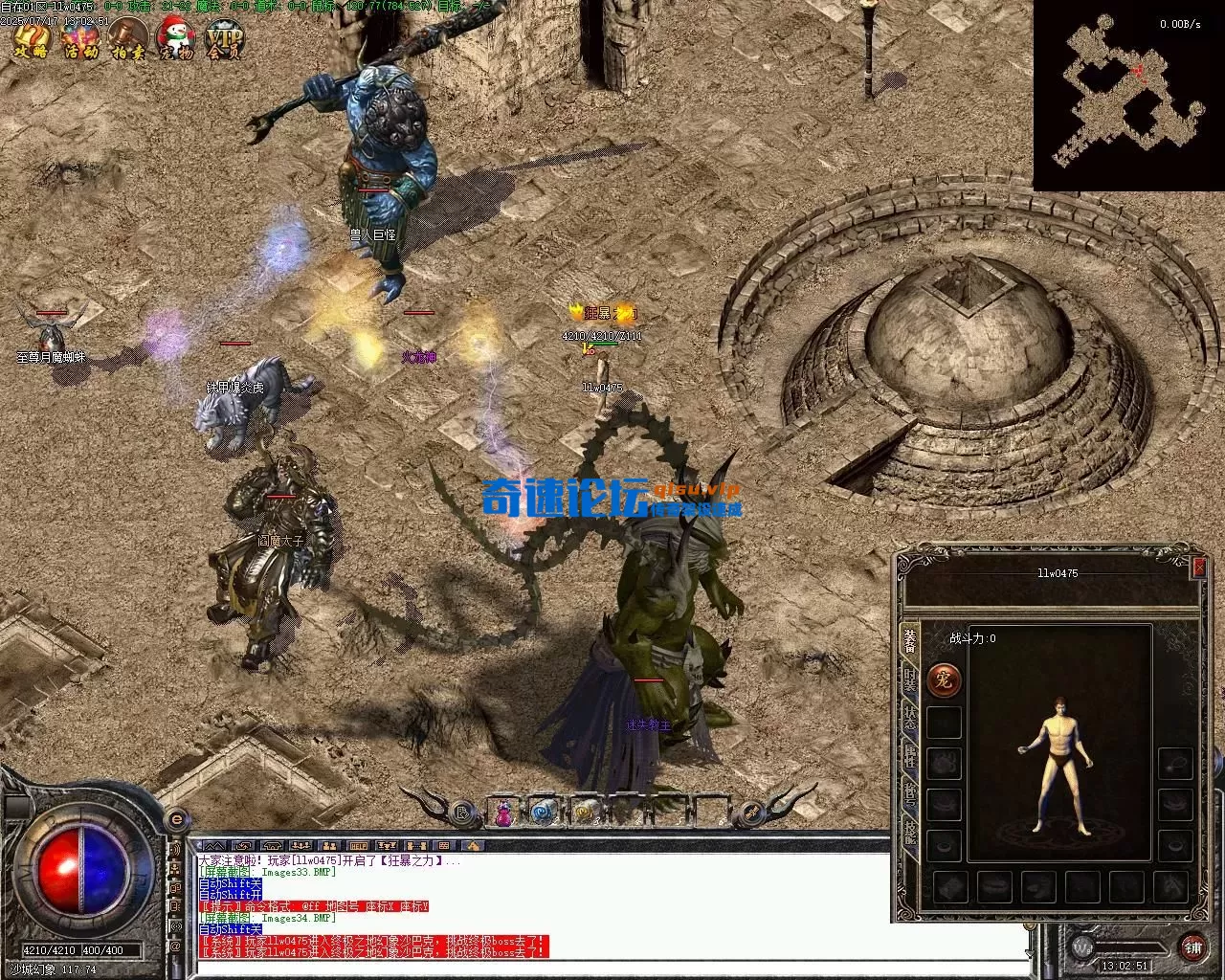
Task: Switch to the 时装 fashion tab
Action: 910,681
